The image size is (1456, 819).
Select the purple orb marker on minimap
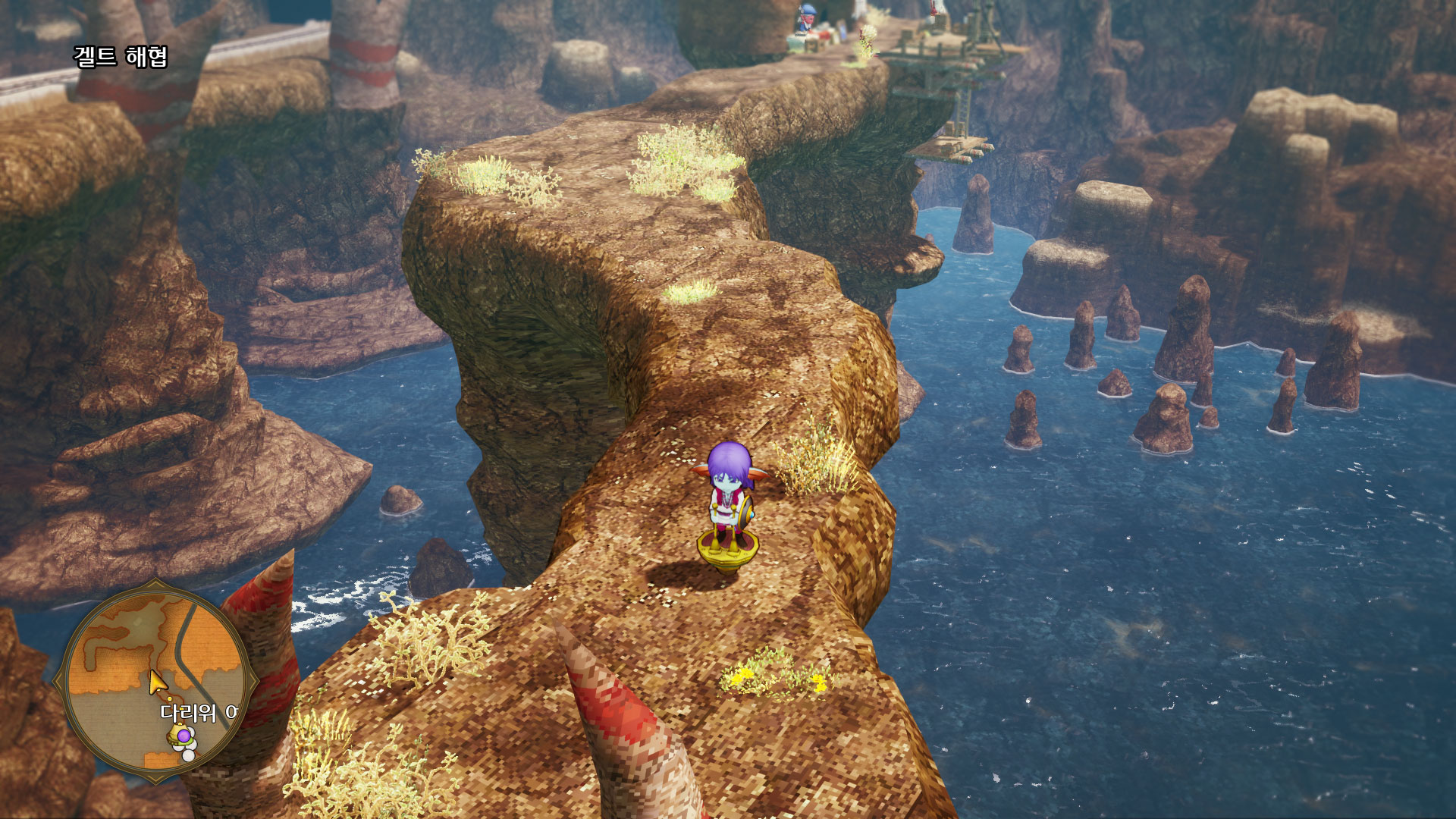[x=183, y=736]
